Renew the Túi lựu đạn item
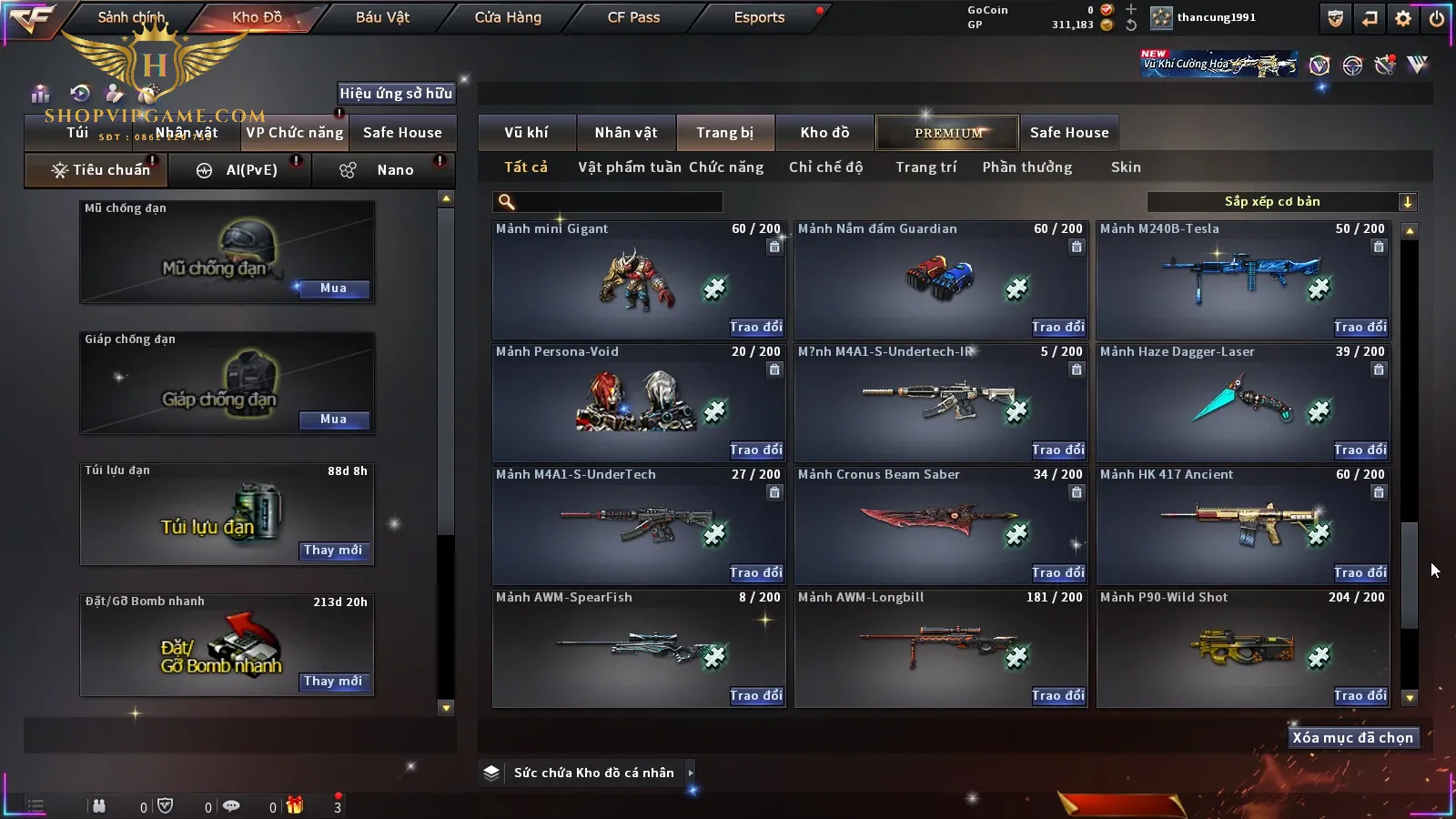Viewport: 1456px width, 819px height. (333, 551)
